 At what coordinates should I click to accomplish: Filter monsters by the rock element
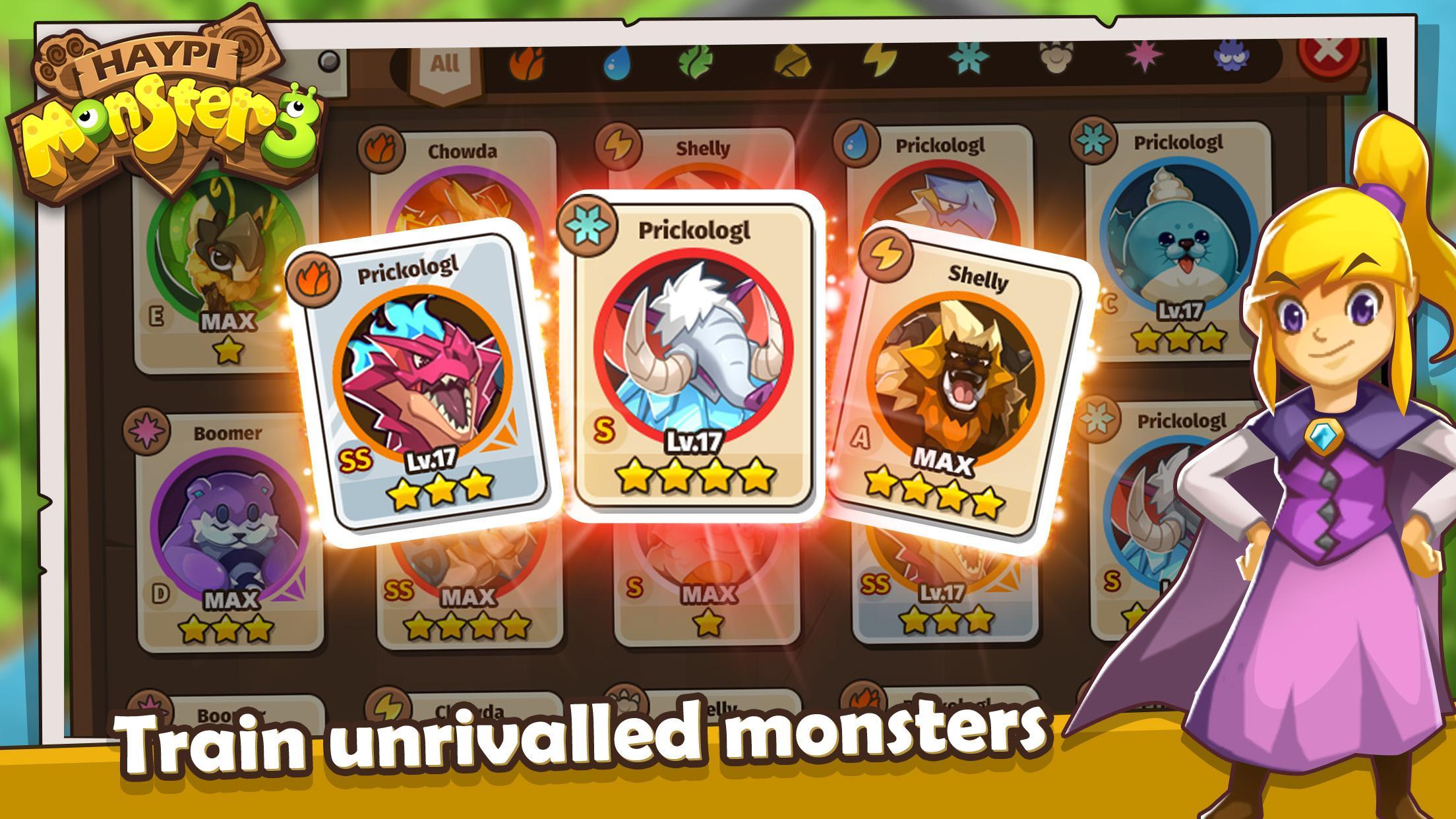point(798,63)
